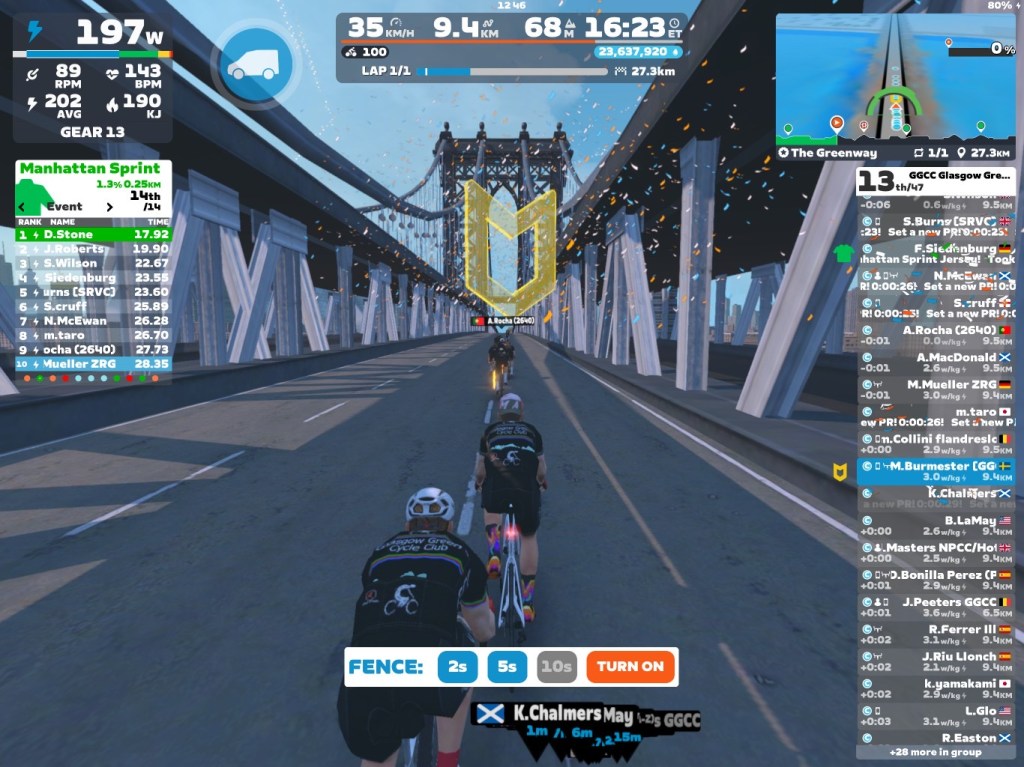Choose the 5s fence option
The width and height of the screenshot is (1024, 767).
click(507, 666)
